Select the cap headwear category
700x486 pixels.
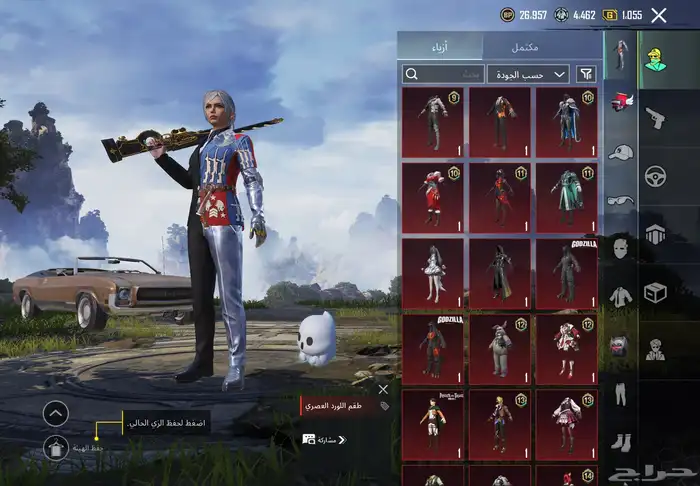(x=620, y=152)
